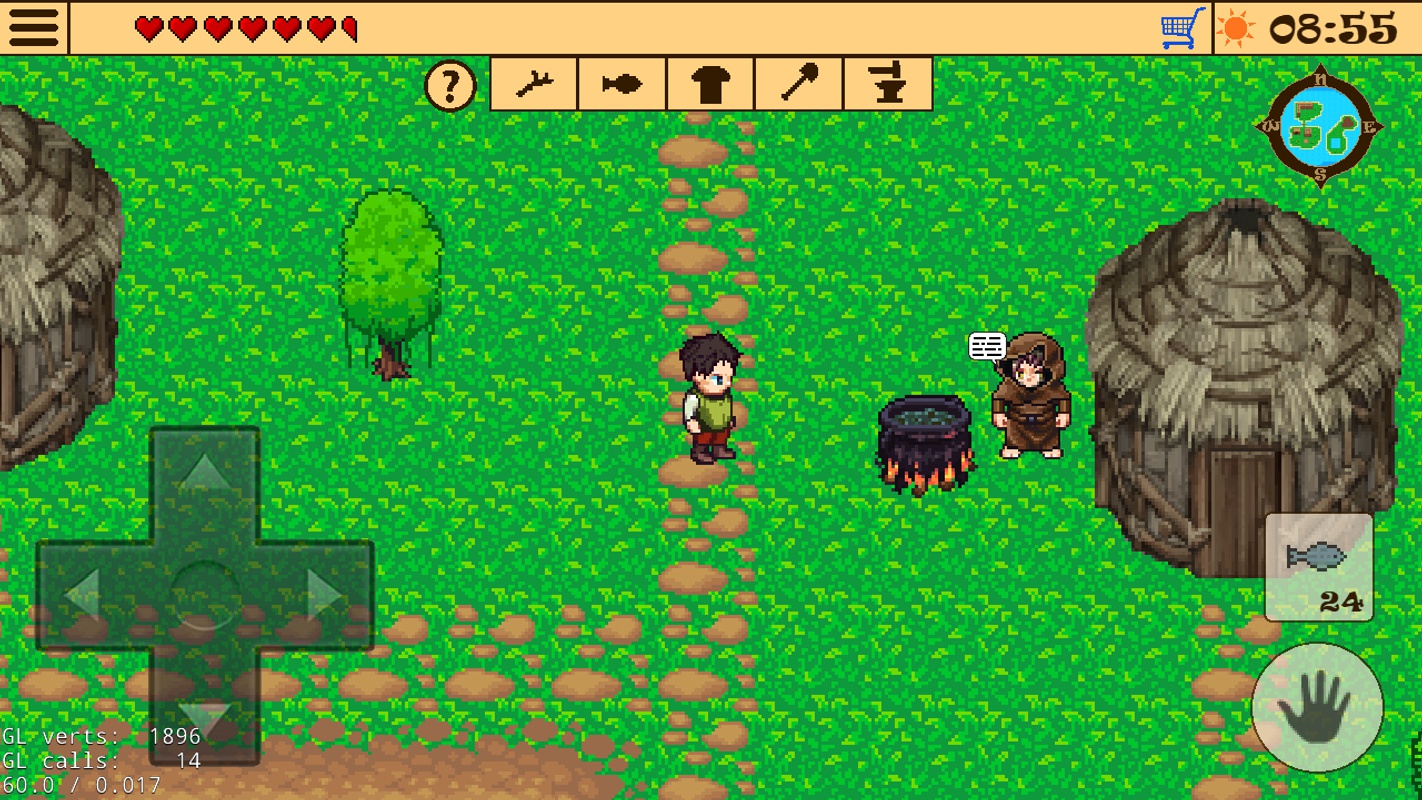Tap the question mark help icon
Screen dimensions: 1422x800
tap(450, 85)
